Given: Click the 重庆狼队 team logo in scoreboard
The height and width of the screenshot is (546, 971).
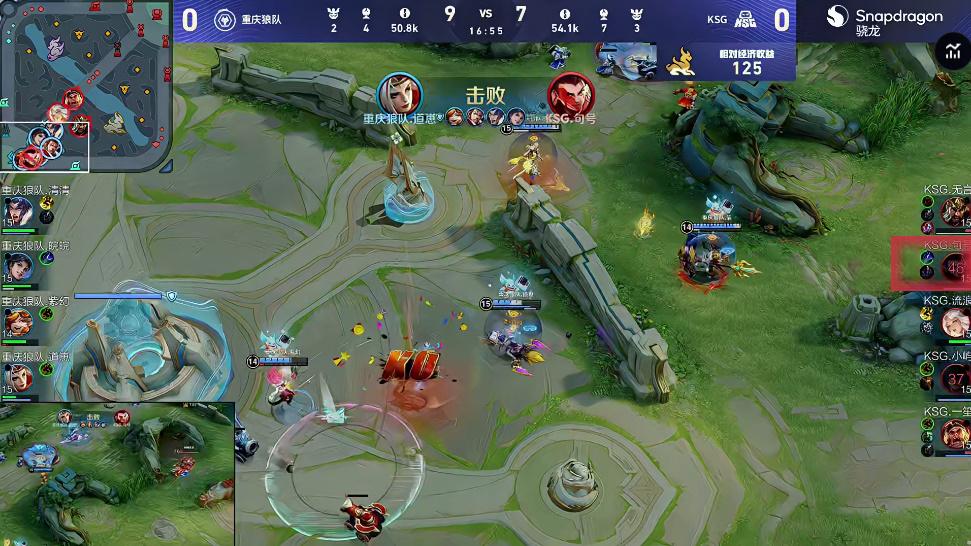Looking at the screenshot, I should 225,19.
